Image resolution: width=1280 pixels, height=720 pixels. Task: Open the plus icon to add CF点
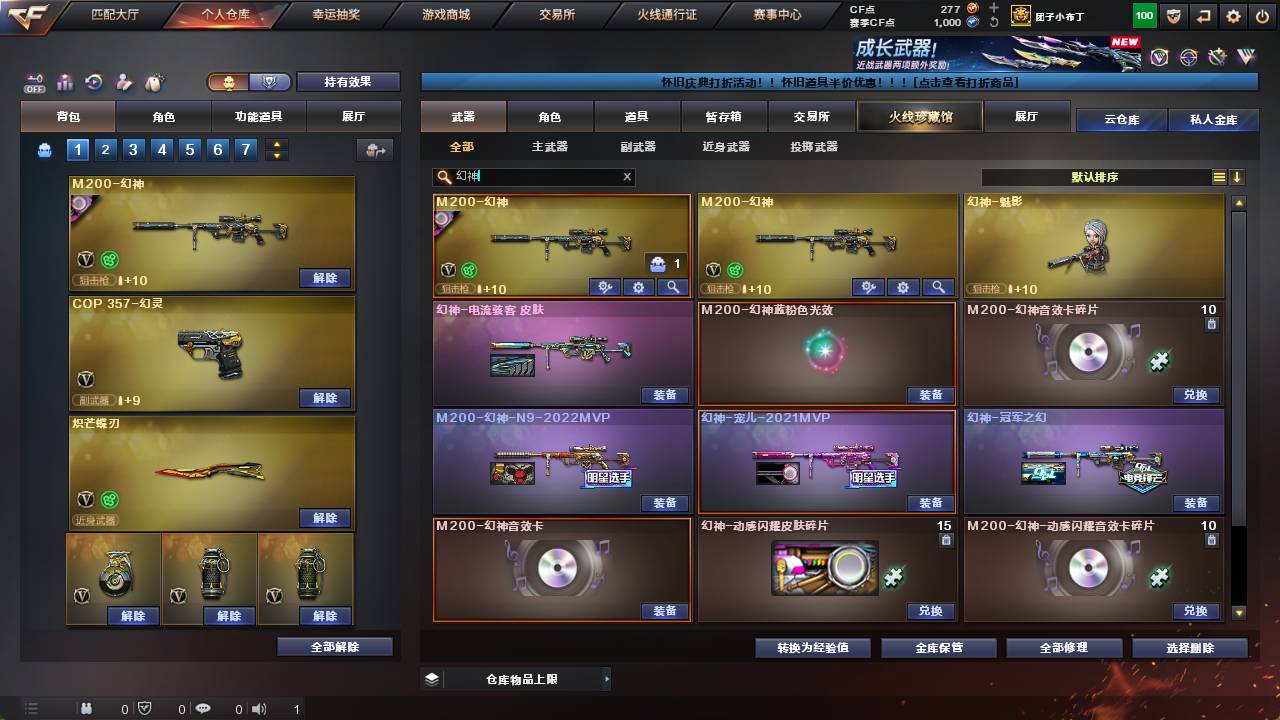[994, 7]
